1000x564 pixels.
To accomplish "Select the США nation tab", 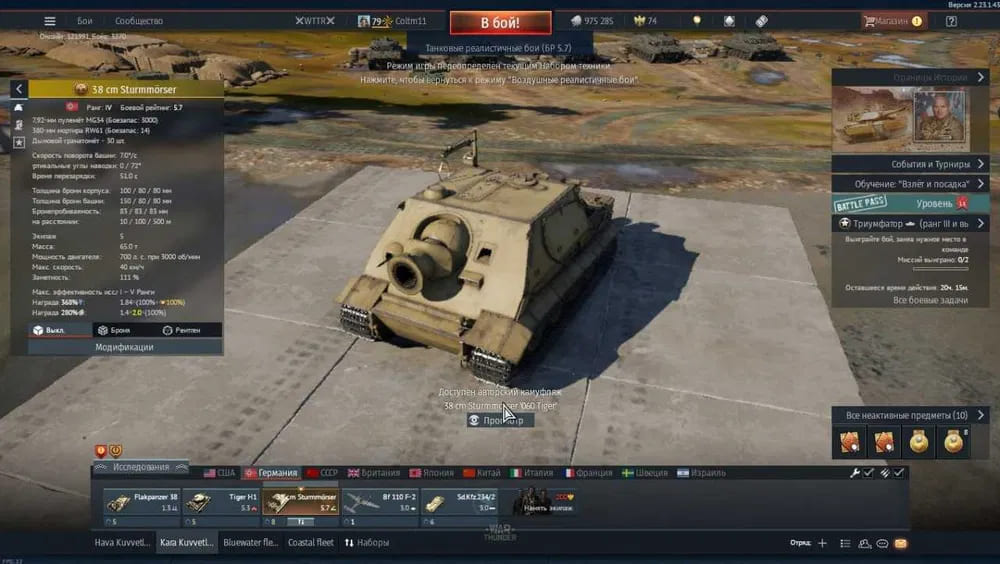I will (219, 473).
